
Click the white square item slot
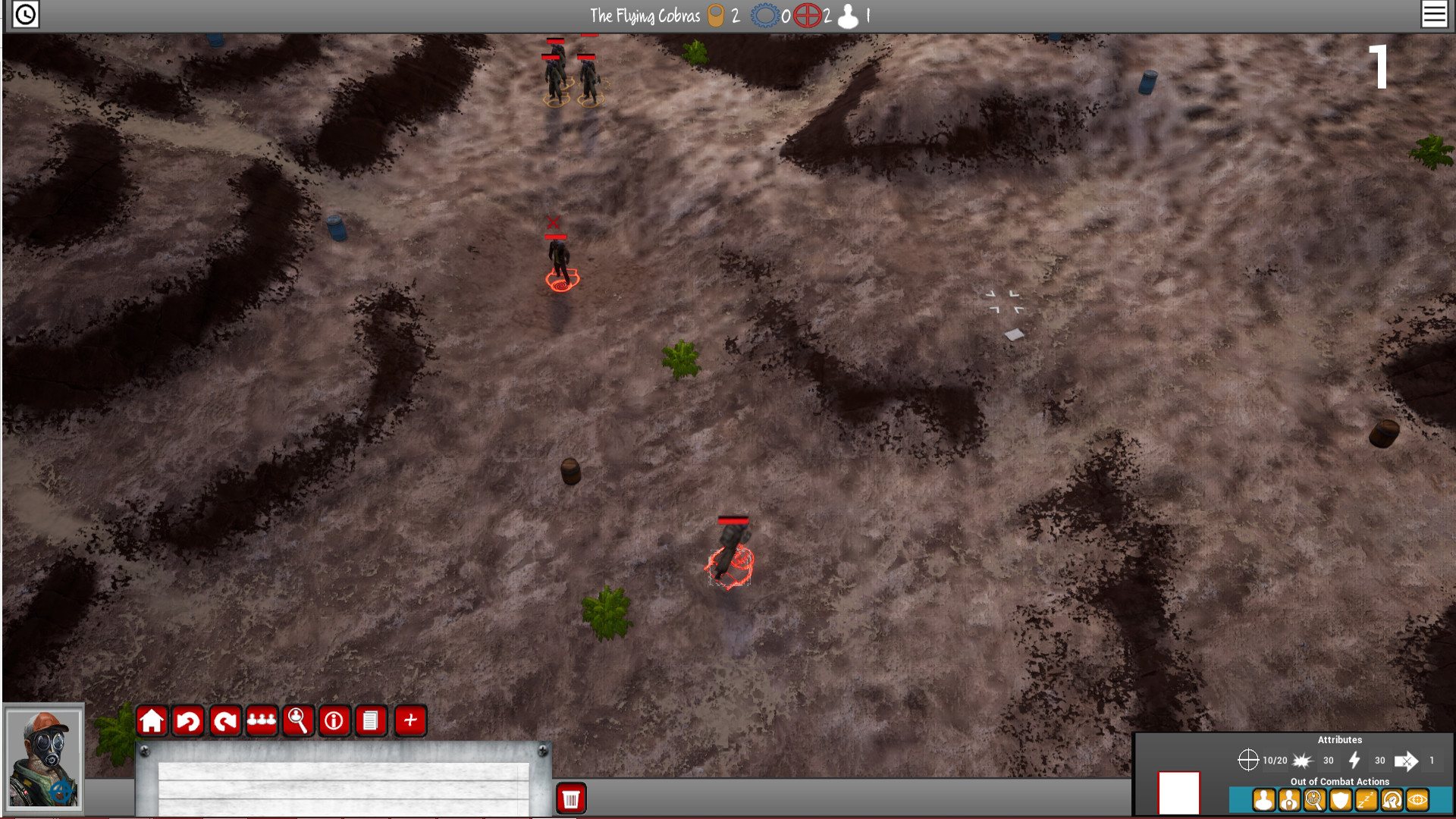1179,792
